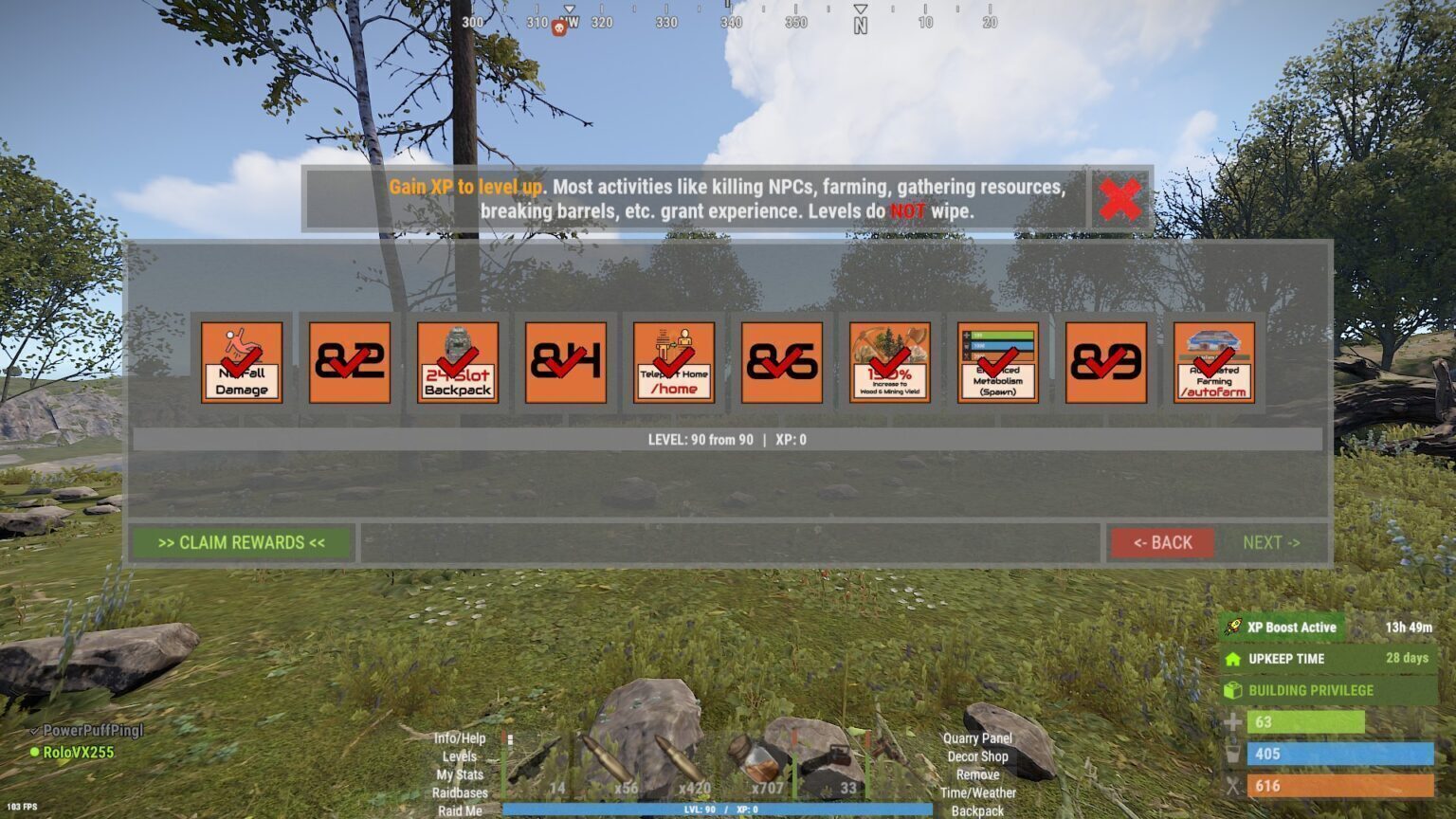Choose the level 86 reward tile
This screenshot has width=1456, height=819.
(782, 363)
